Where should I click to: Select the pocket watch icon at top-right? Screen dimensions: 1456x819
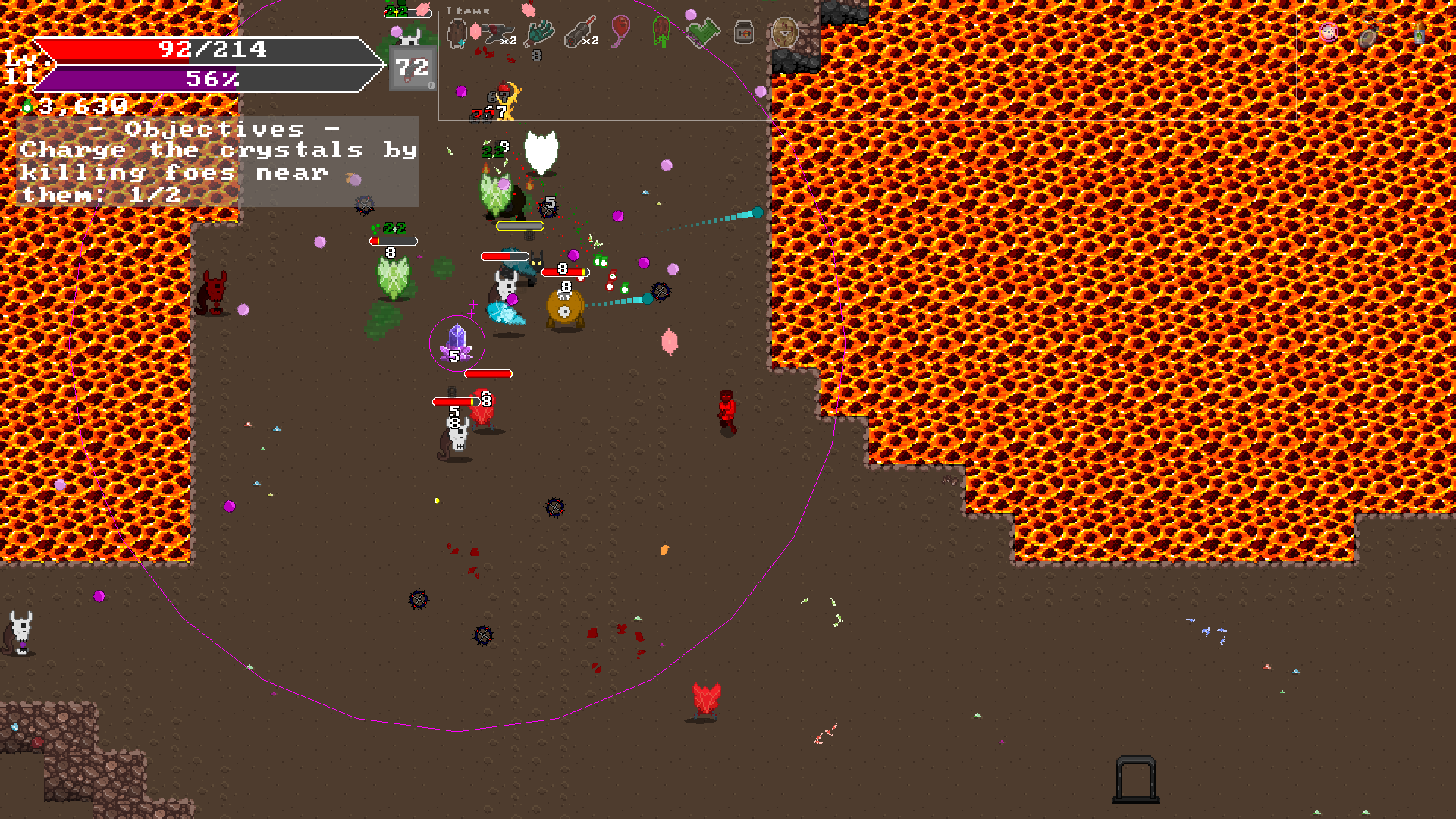[x=1368, y=38]
